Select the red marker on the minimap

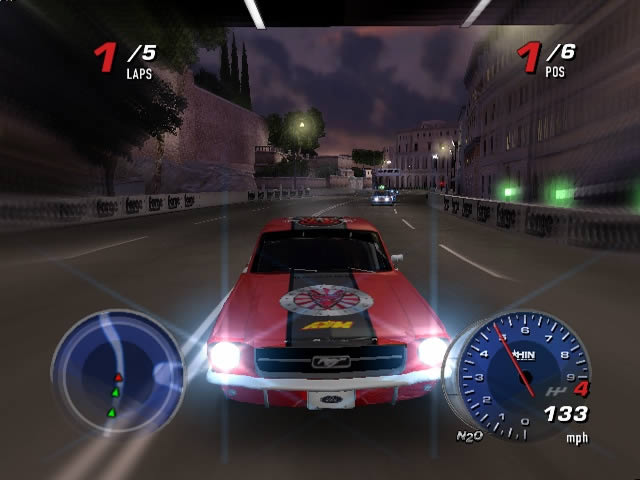coord(117,377)
